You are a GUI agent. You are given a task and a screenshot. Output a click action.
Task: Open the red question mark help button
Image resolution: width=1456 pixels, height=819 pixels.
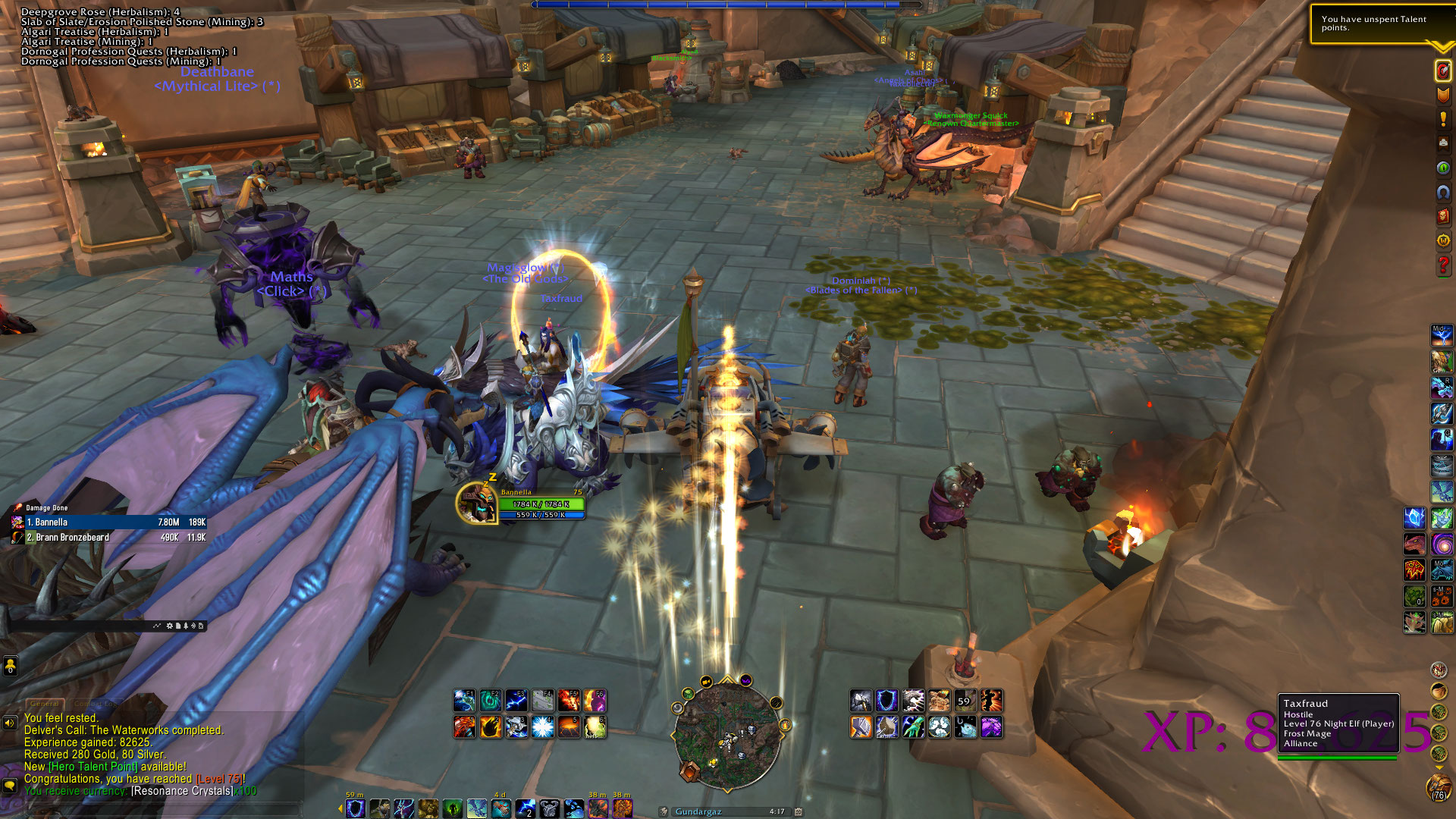(1443, 265)
